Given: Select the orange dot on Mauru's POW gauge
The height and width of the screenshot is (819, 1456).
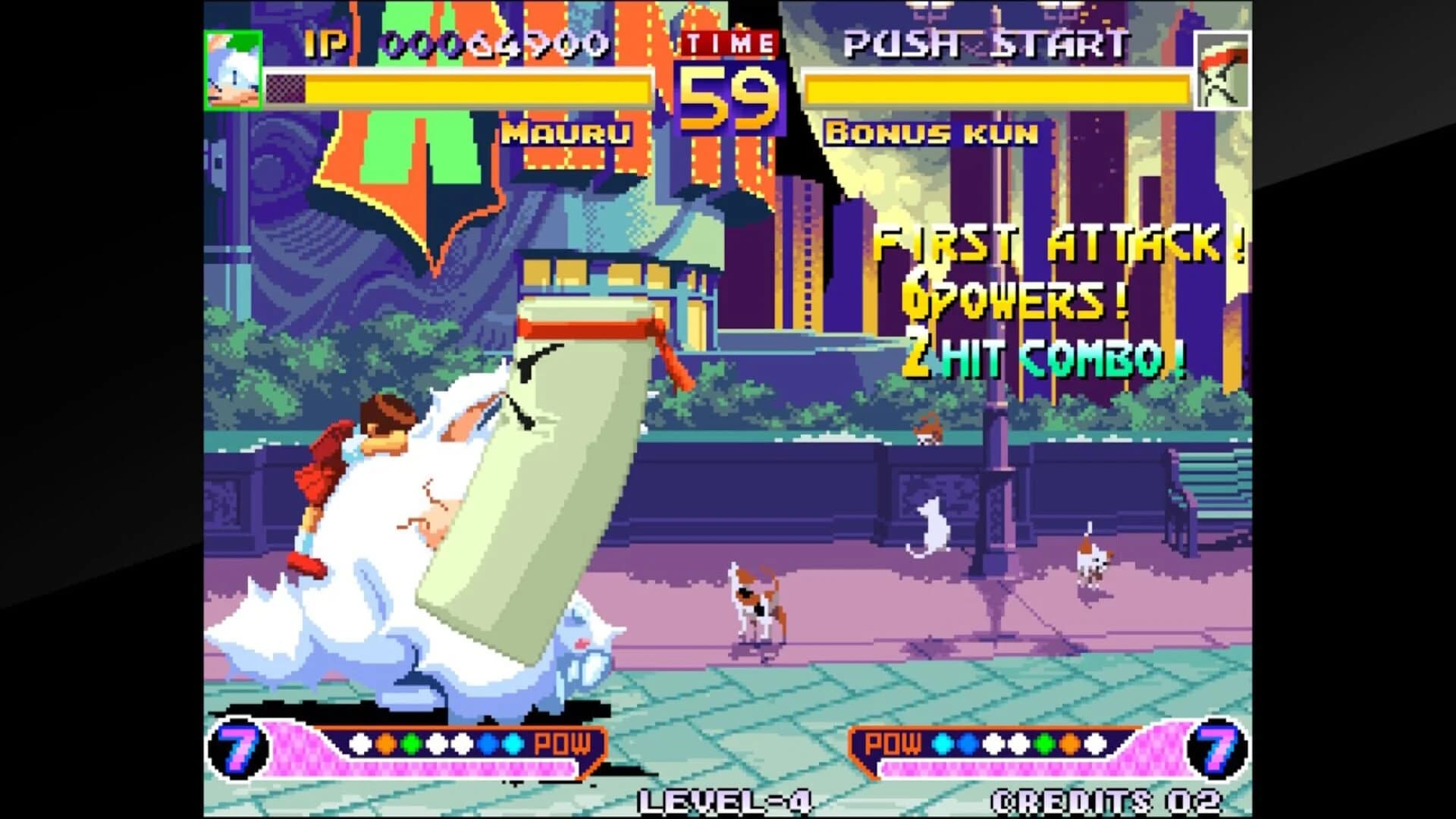Looking at the screenshot, I should (x=386, y=743).
